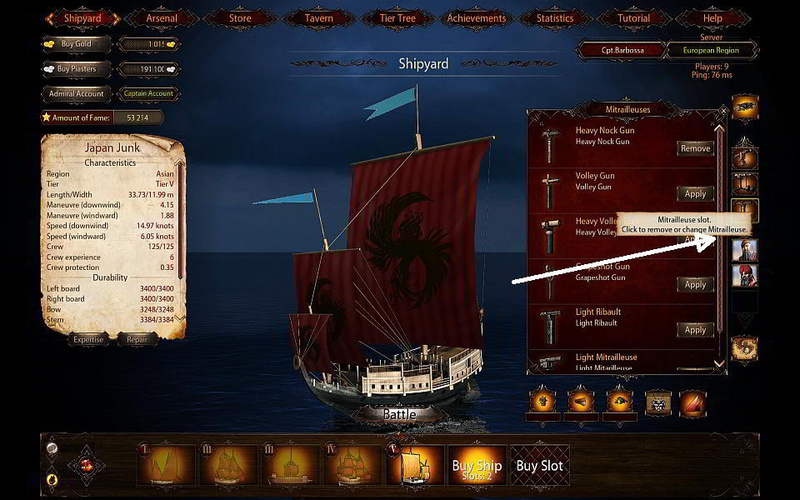The height and width of the screenshot is (500, 800).
Task: View the Achievements tab
Action: point(475,17)
